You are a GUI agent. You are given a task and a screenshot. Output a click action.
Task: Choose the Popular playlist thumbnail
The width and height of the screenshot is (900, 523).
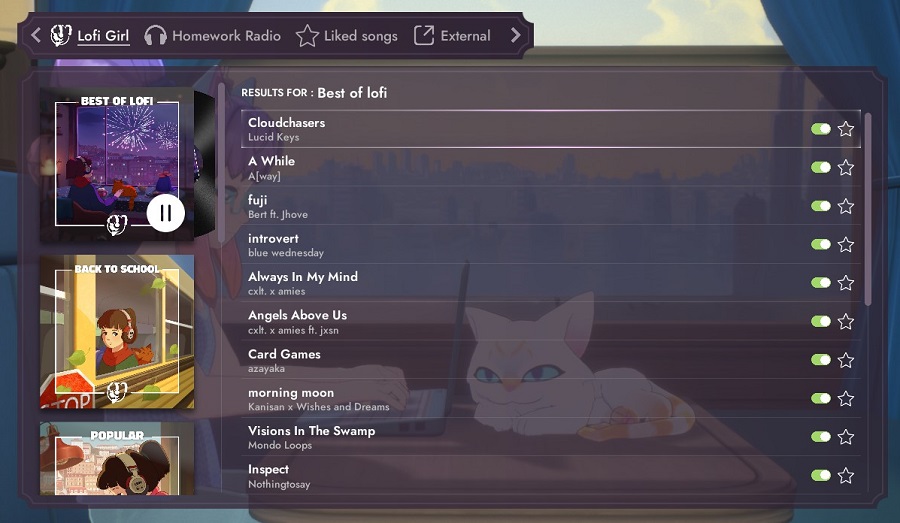click(117, 458)
